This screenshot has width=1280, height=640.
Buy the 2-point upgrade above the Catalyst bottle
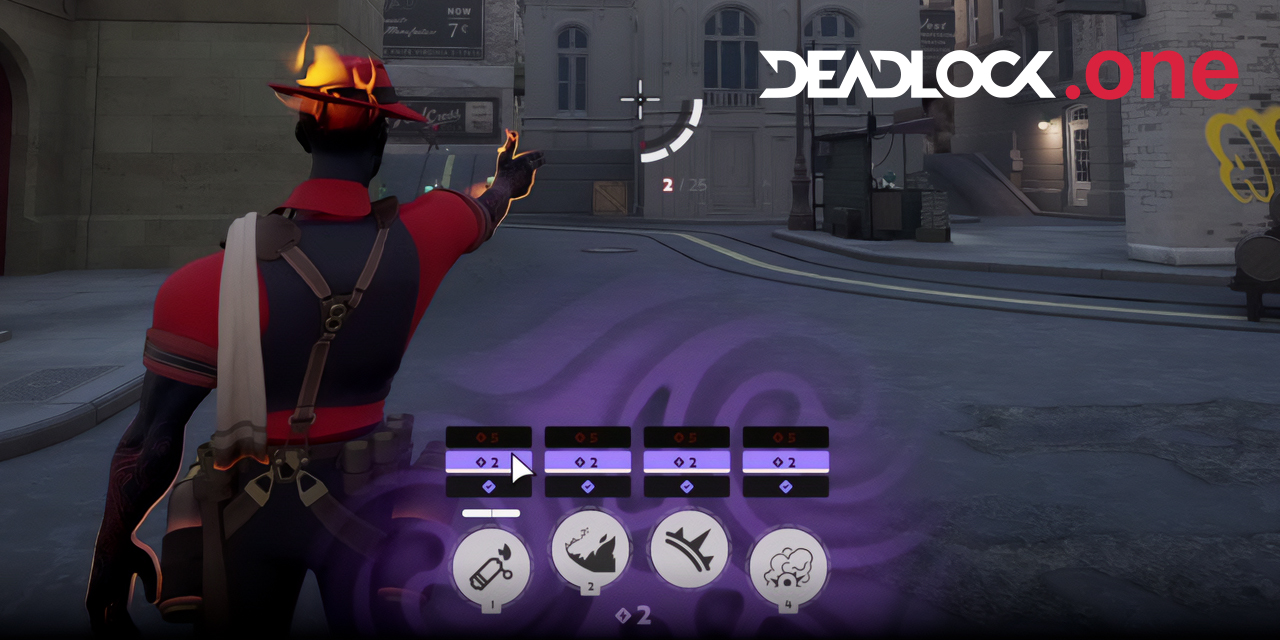click(x=488, y=462)
